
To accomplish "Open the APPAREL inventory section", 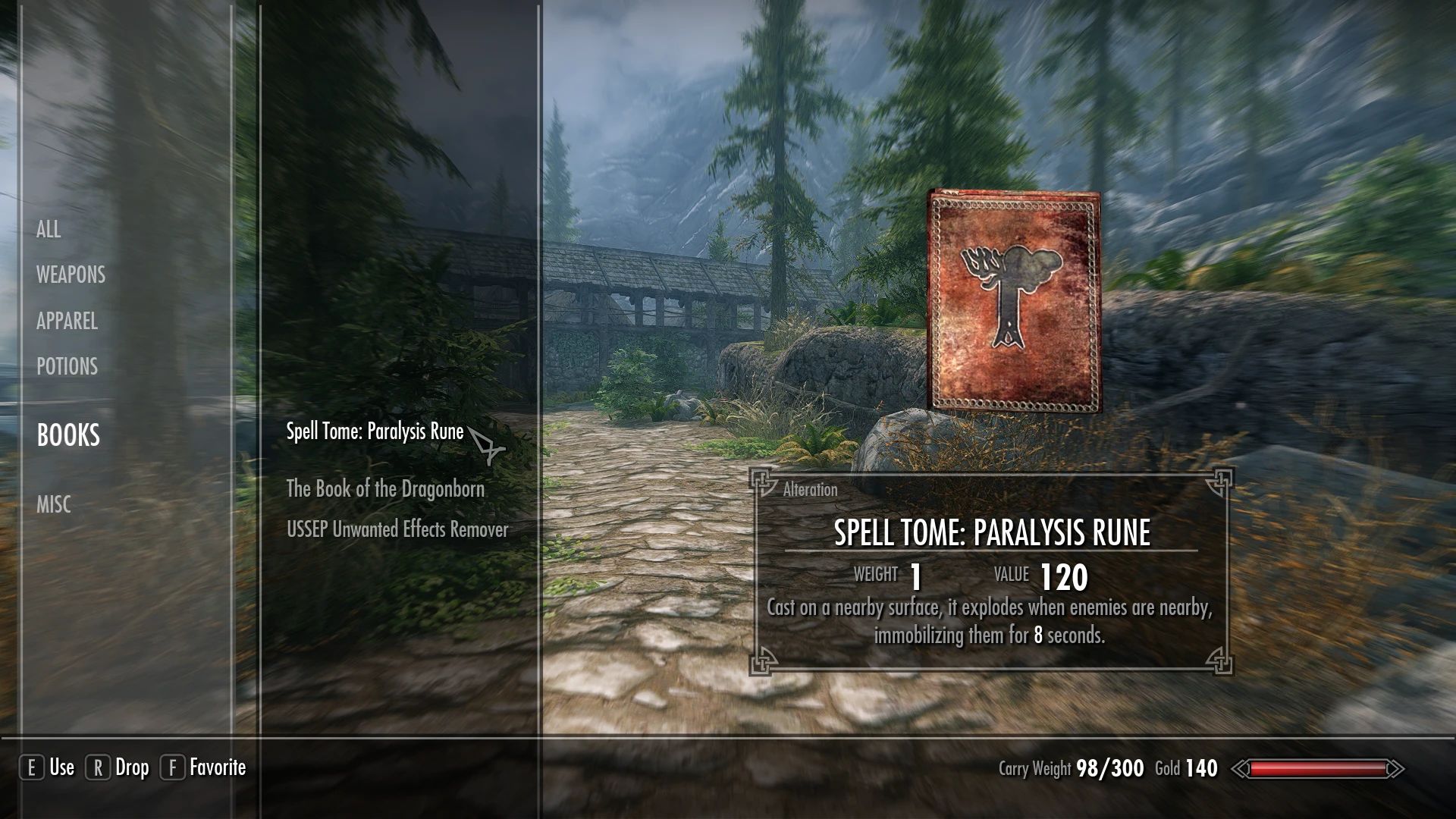I will [66, 322].
